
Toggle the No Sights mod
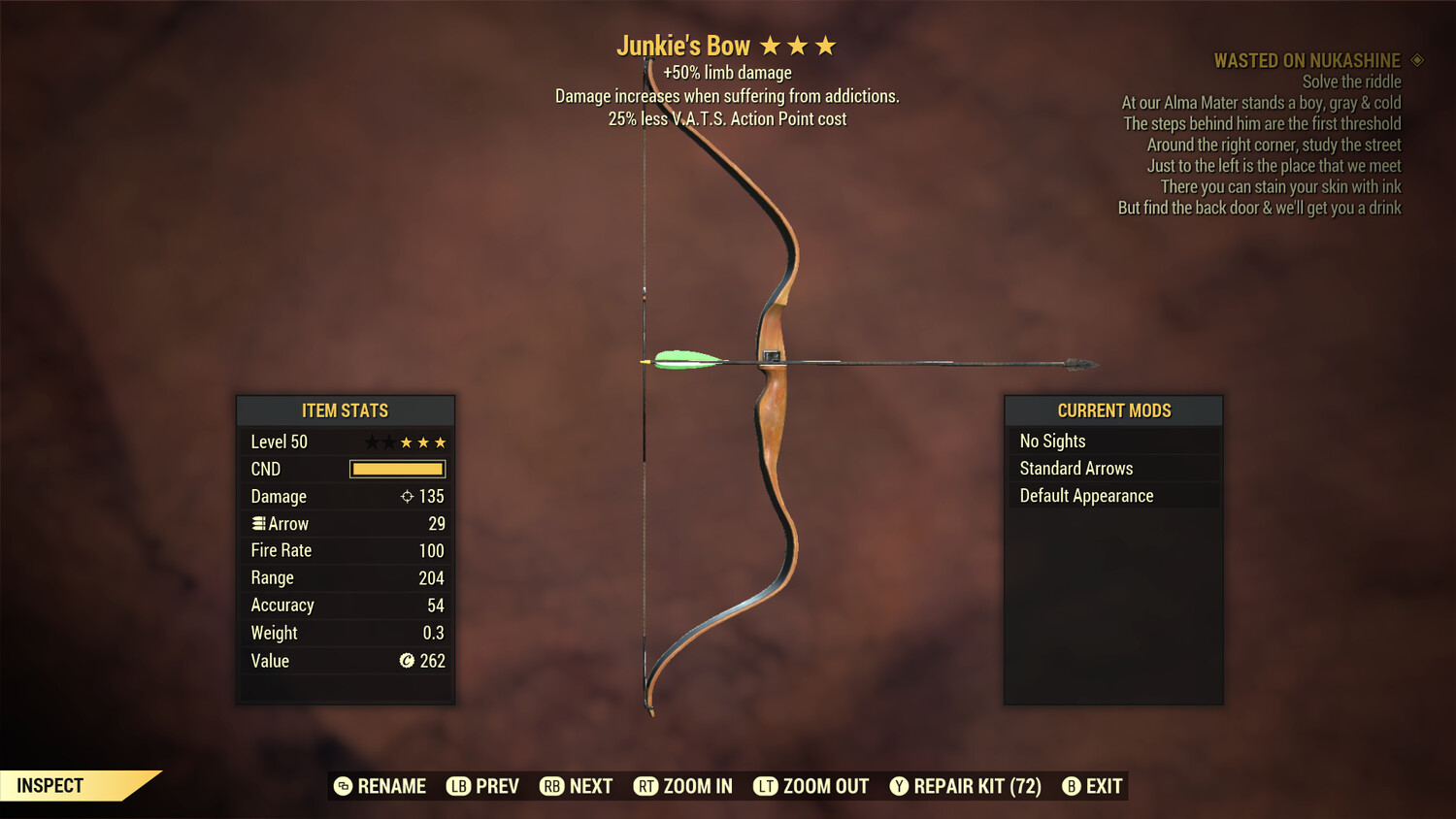(1113, 441)
